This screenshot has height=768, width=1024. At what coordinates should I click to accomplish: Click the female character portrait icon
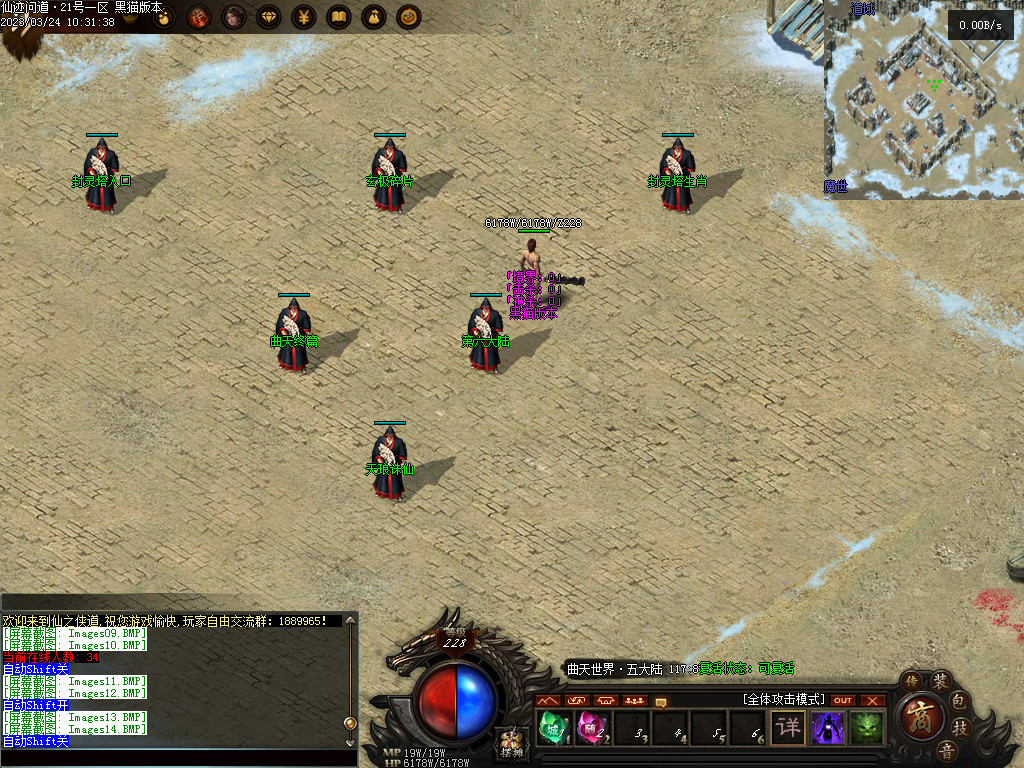click(233, 17)
